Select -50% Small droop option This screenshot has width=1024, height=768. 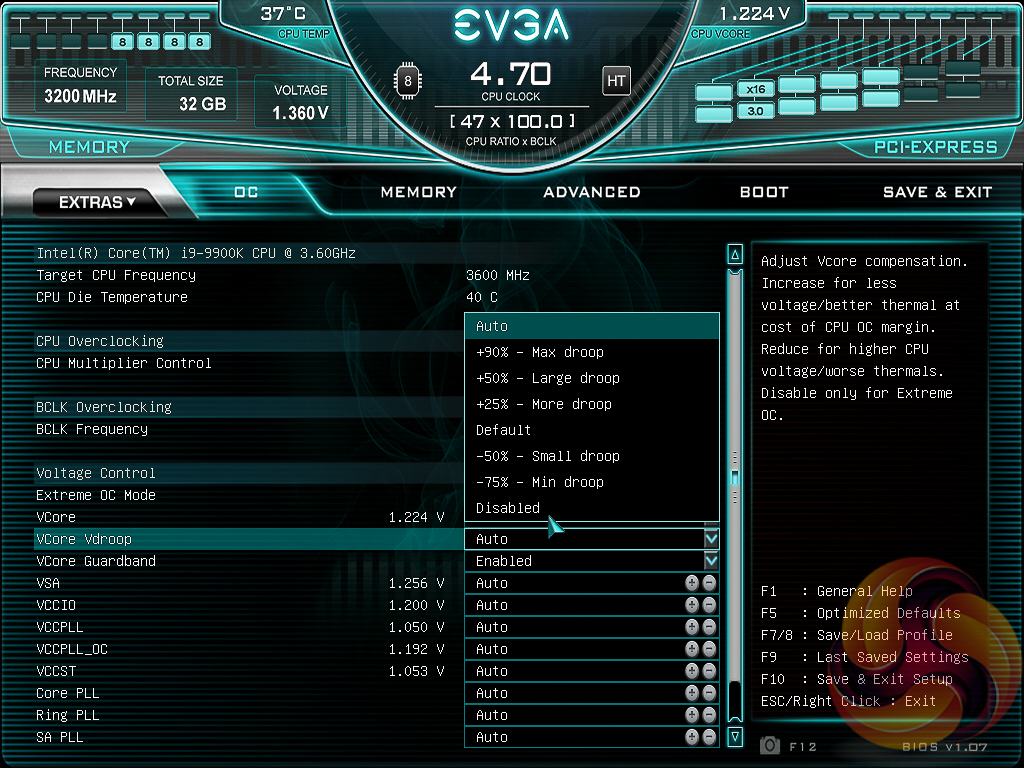(x=548, y=456)
